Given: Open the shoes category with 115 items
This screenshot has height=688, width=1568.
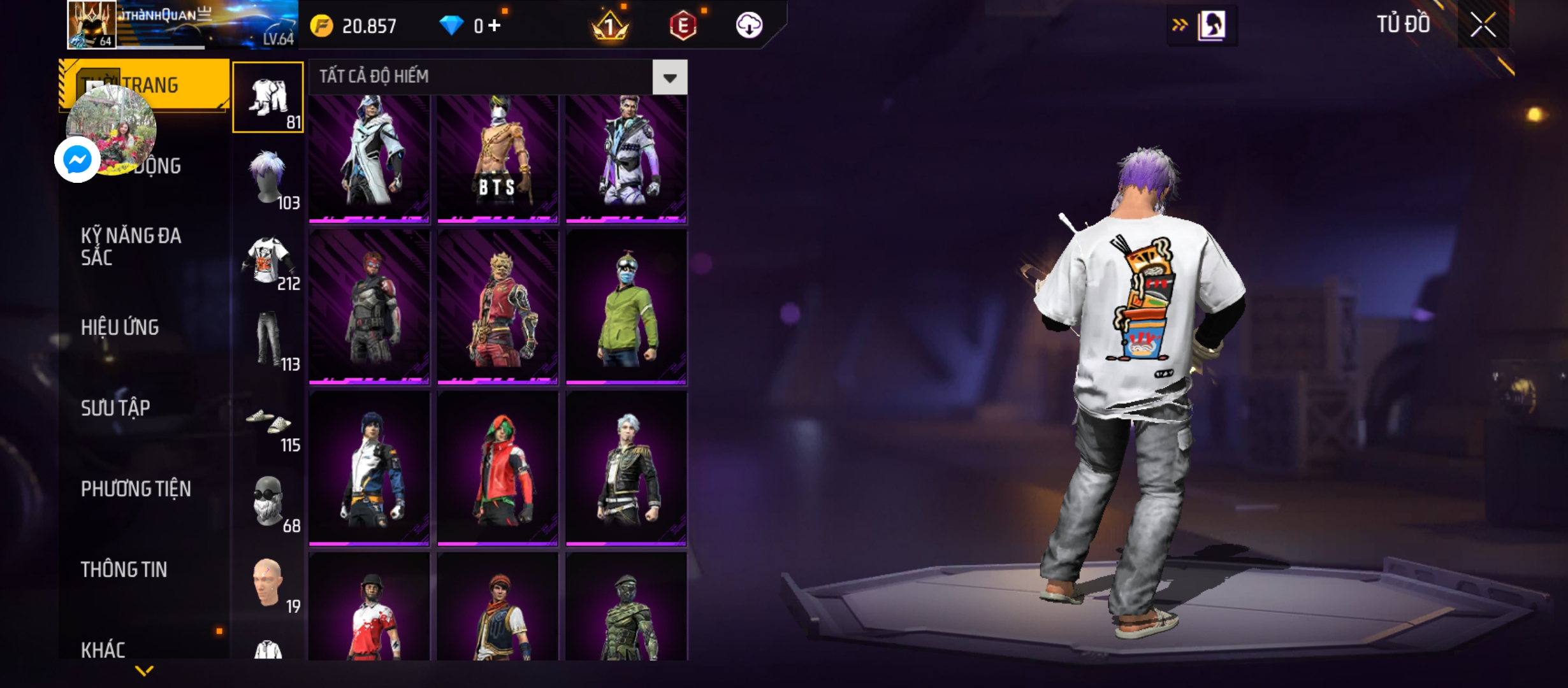Looking at the screenshot, I should click(268, 422).
